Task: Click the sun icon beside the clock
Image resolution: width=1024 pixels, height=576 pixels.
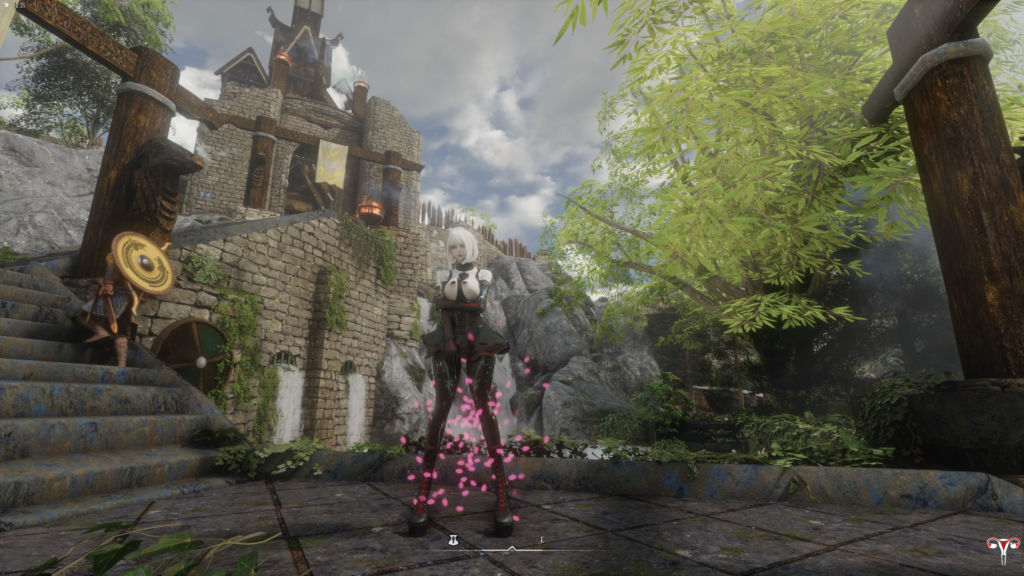Action: coord(5,5)
